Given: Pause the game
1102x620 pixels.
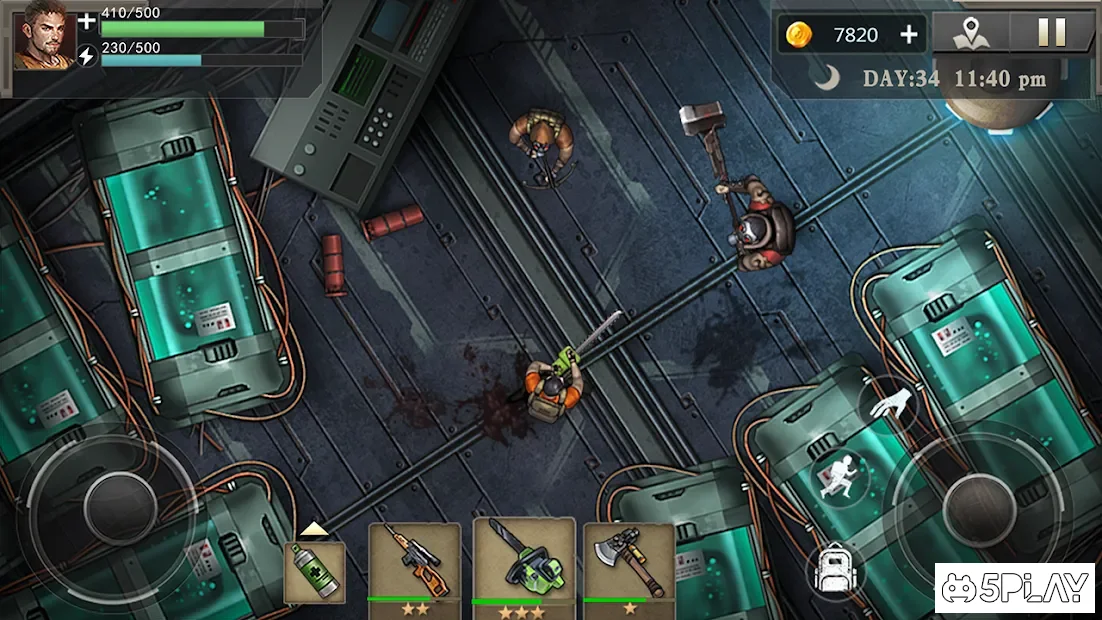Looking at the screenshot, I should (x=1051, y=33).
